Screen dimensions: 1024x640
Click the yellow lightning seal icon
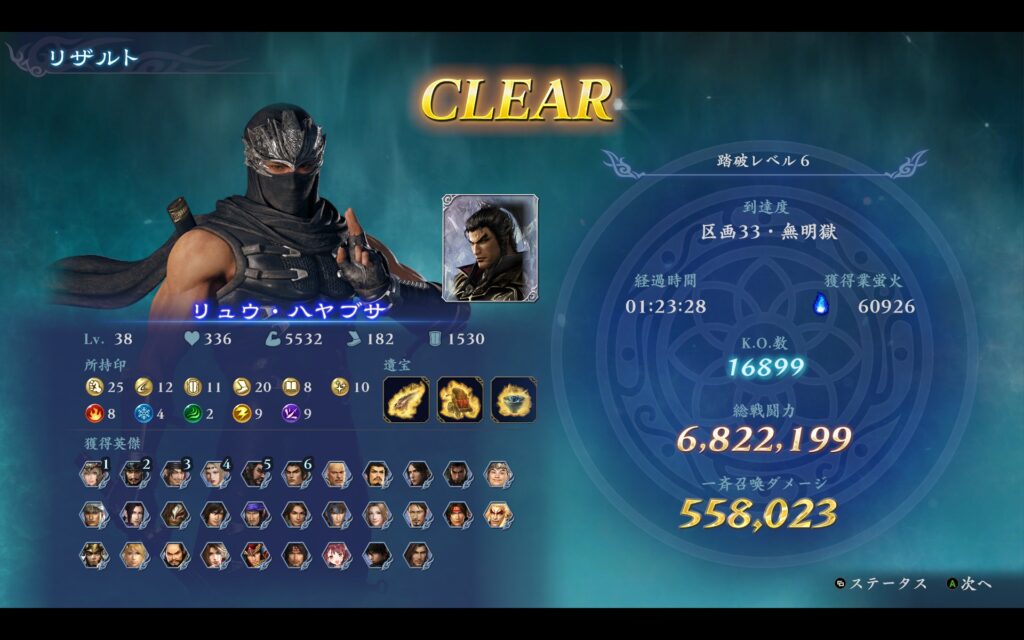pos(241,413)
